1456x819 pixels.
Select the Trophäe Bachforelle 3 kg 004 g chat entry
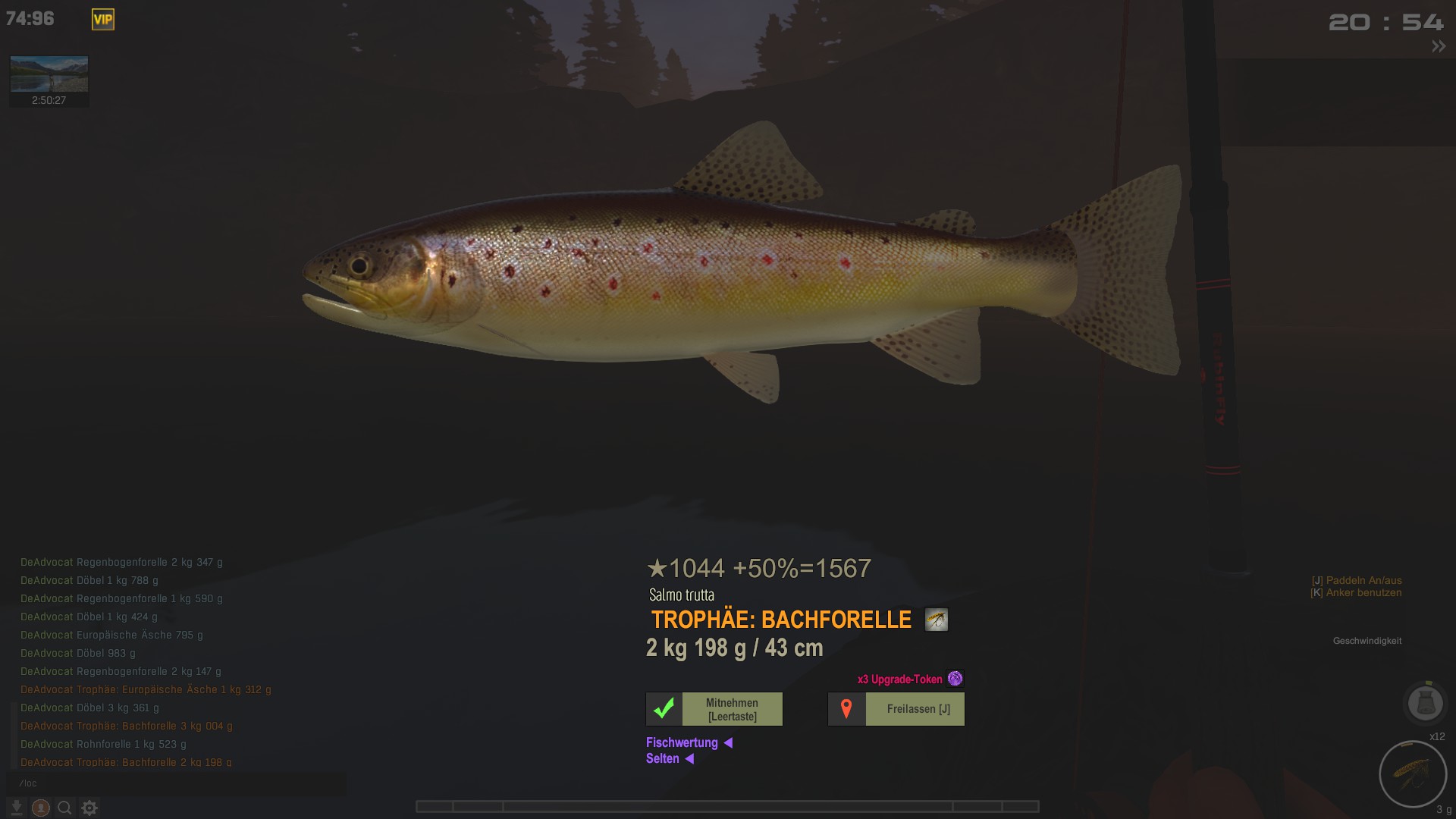(x=127, y=726)
